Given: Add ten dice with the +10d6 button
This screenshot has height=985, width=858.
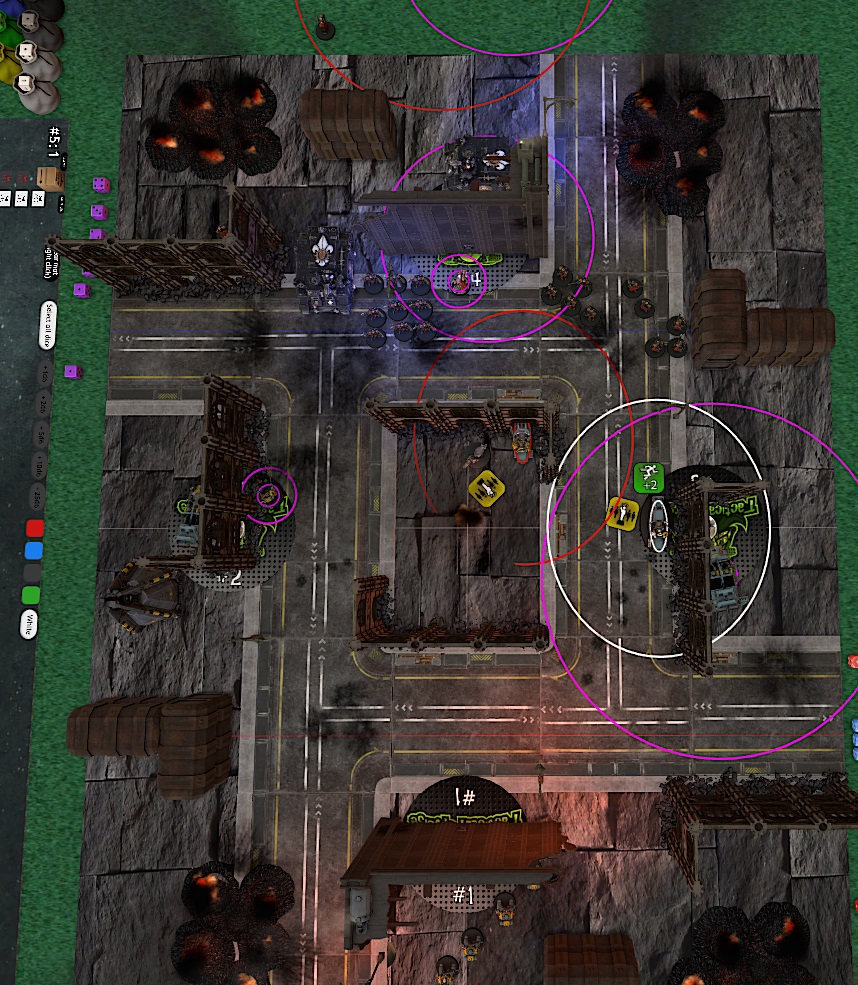Looking at the screenshot, I should click(40, 464).
